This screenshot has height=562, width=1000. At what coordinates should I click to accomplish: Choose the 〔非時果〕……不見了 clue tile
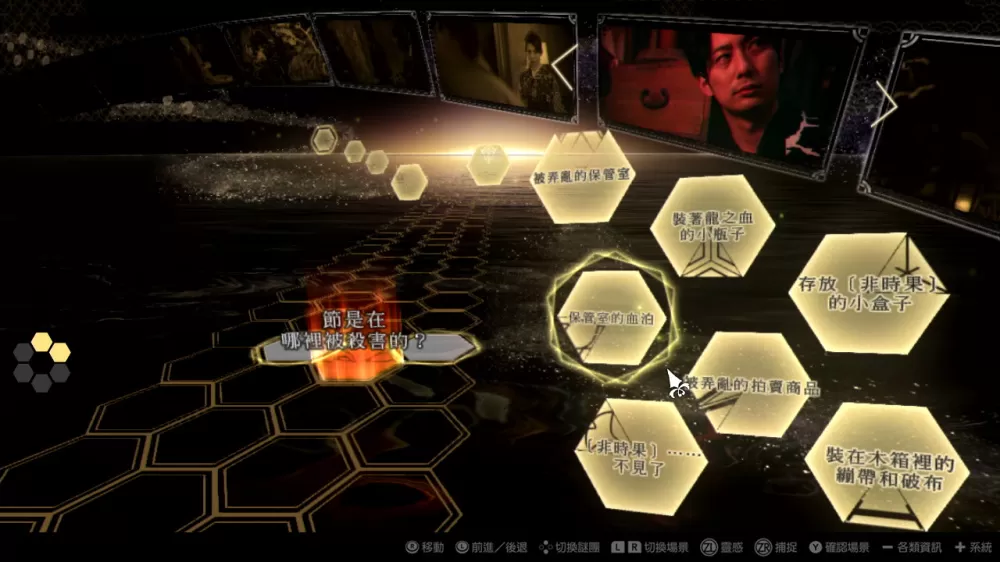[639, 451]
